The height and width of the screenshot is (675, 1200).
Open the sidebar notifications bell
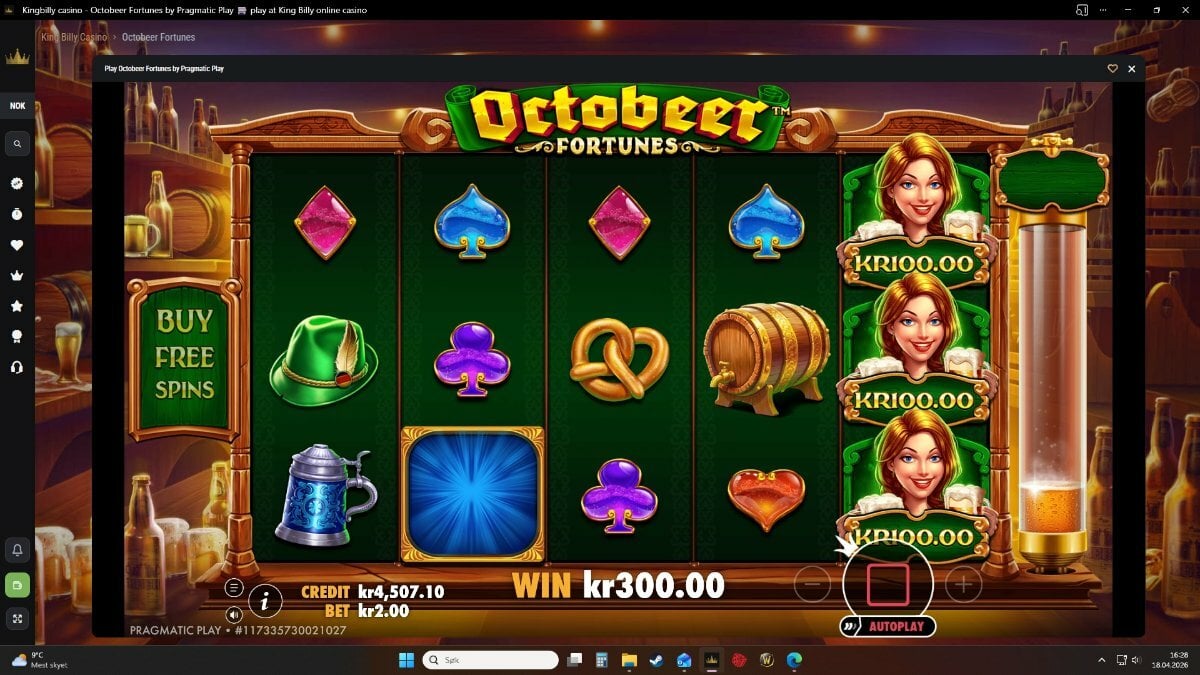pos(17,549)
